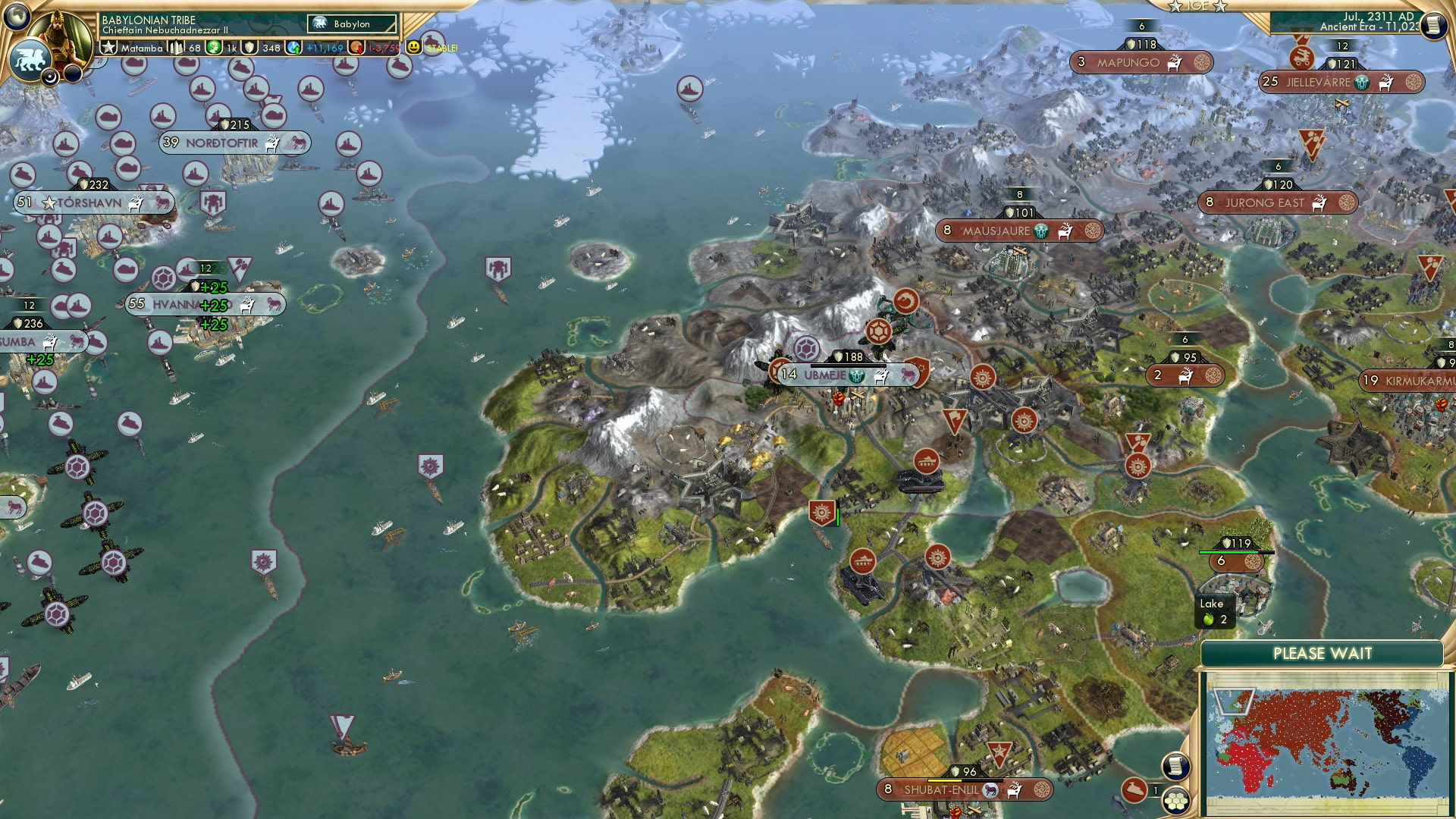Open the globe view icon
The height and width of the screenshot is (819, 1456).
coord(18,15)
